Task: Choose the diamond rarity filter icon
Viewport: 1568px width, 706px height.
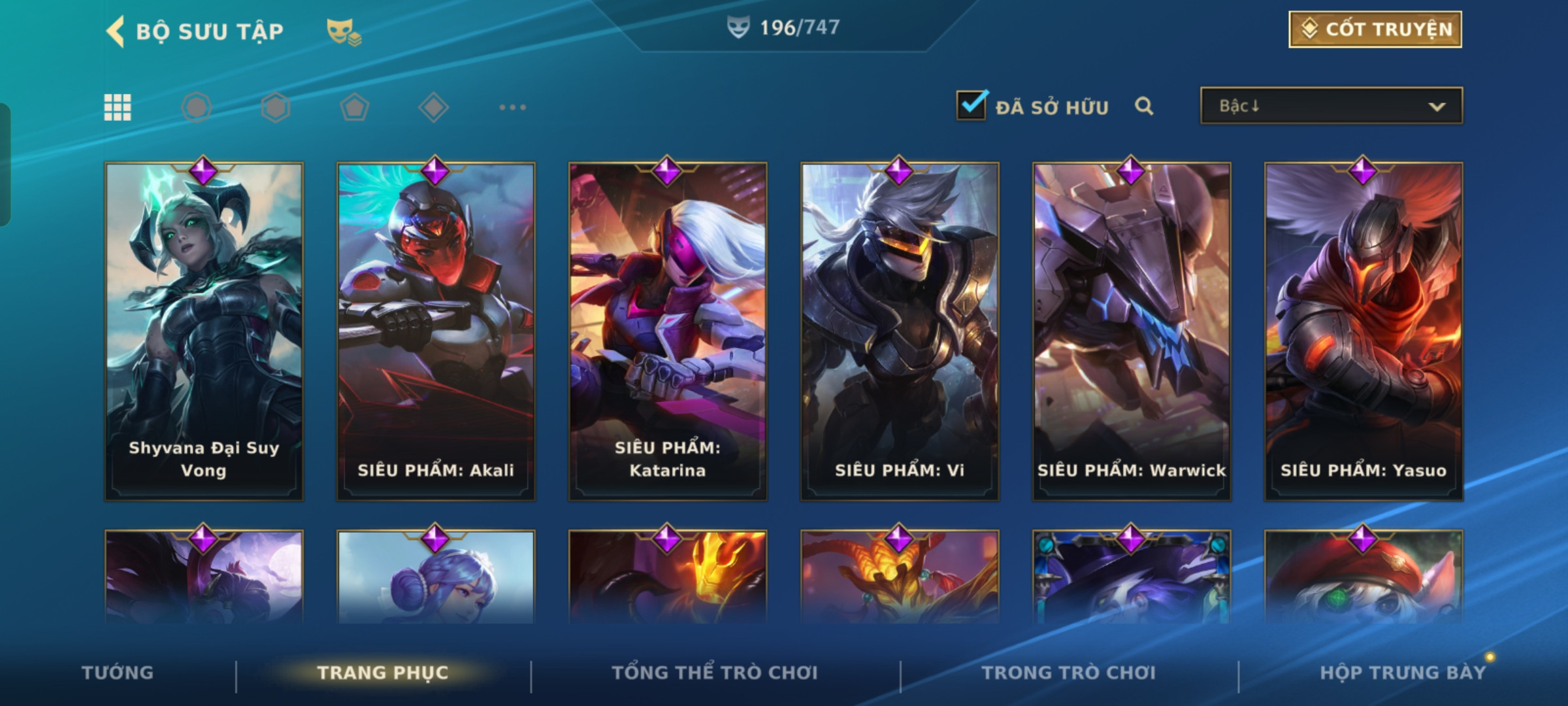Action: (x=433, y=107)
